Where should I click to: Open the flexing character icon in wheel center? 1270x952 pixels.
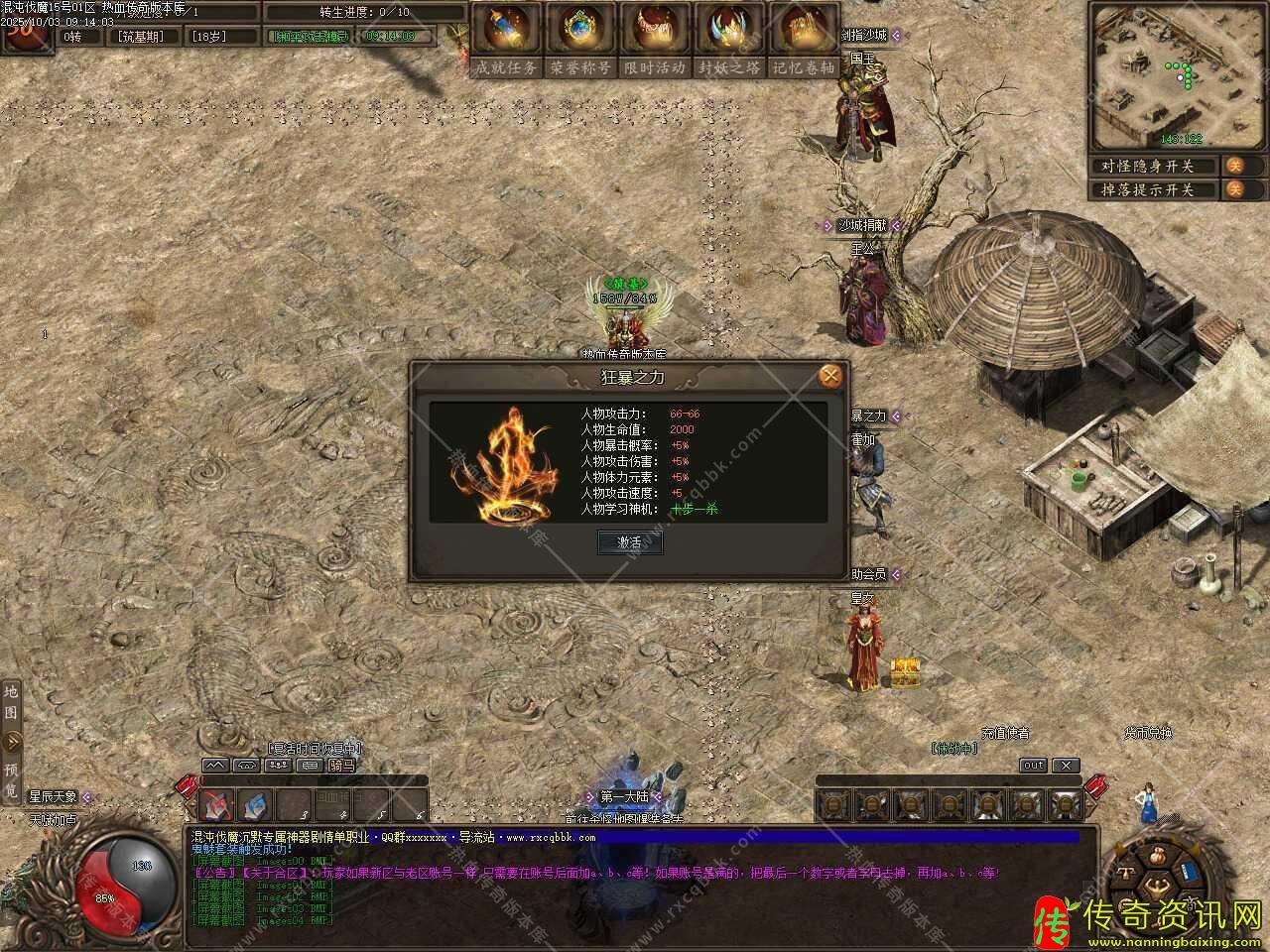pos(1155,886)
